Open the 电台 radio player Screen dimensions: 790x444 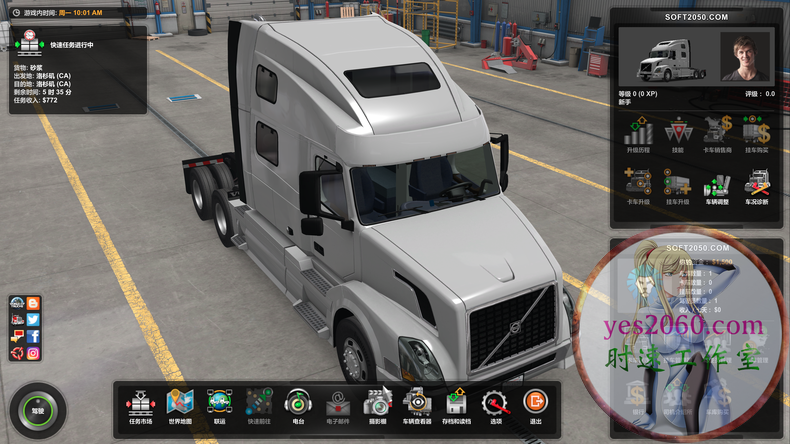(x=295, y=404)
